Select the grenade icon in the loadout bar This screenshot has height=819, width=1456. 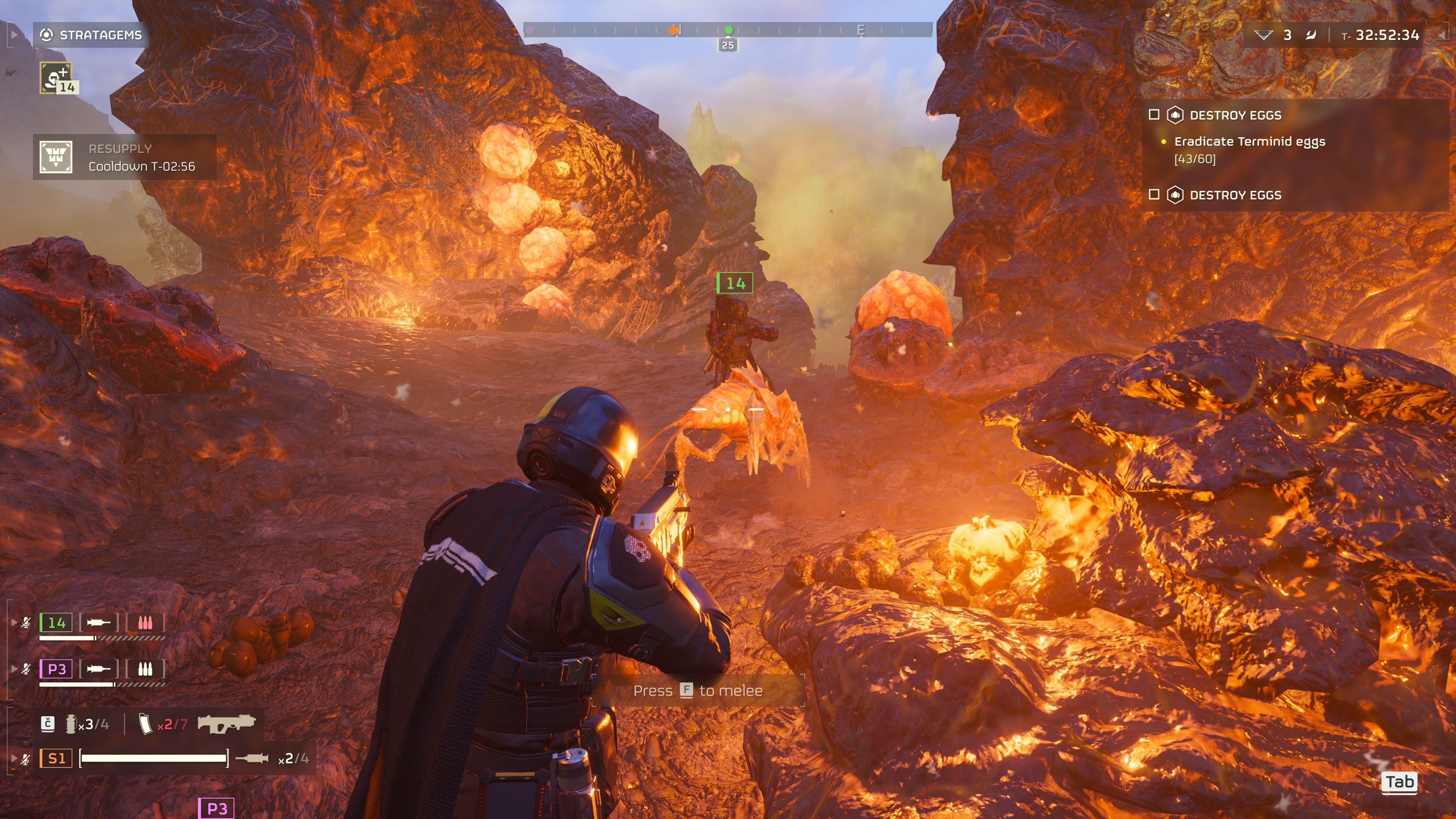71,725
